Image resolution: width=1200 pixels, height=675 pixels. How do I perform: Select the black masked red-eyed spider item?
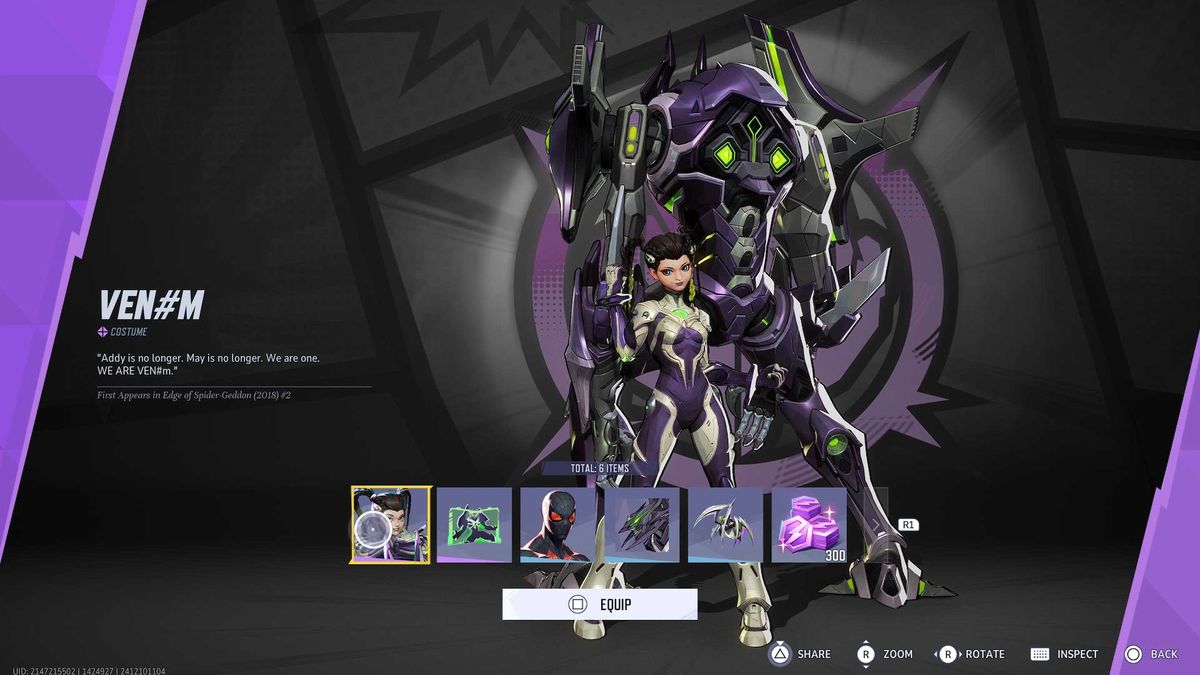(x=558, y=525)
